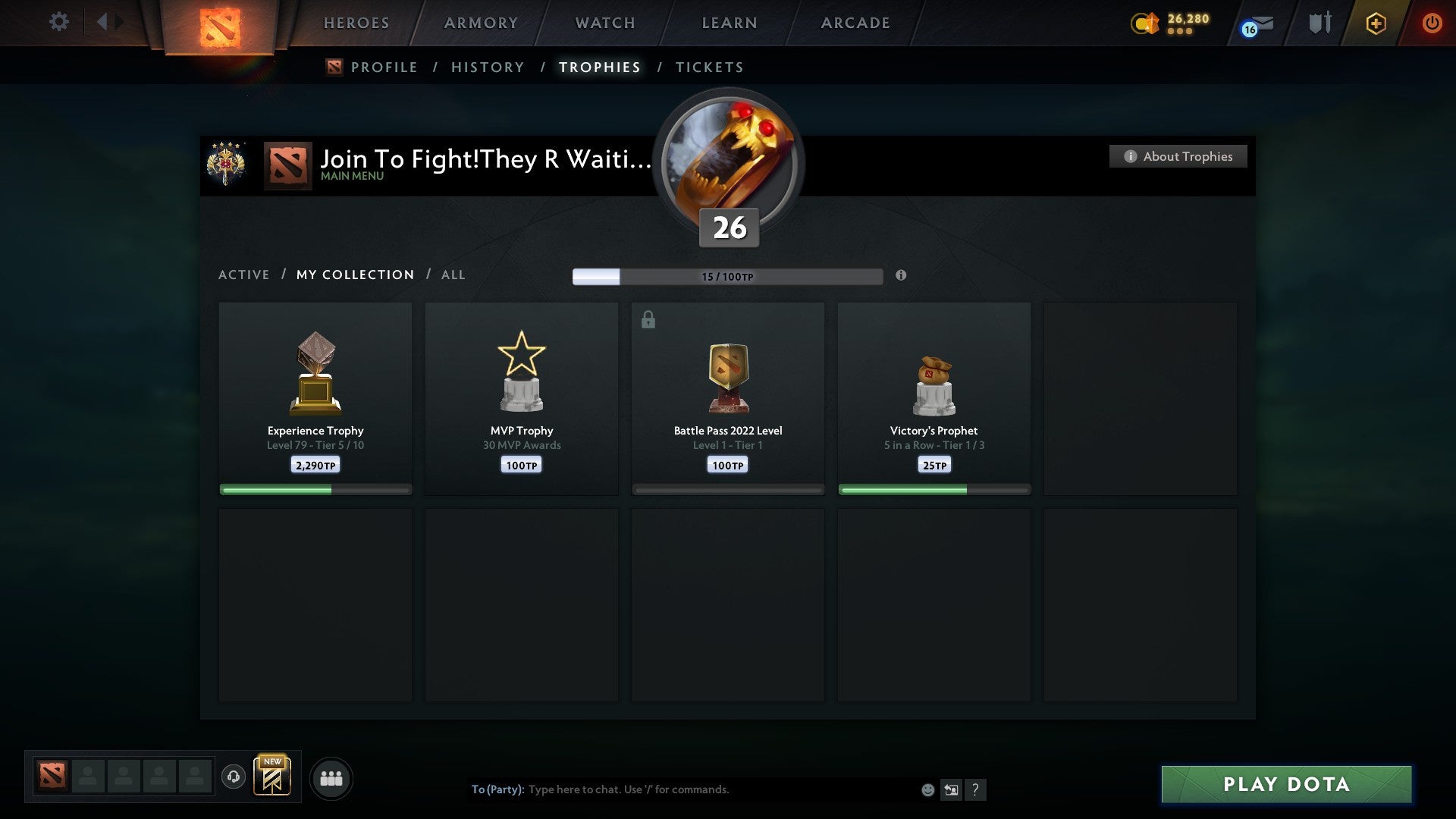Viewport: 1456px width, 819px height.
Task: Open the emoticon picker in chat
Action: click(927, 789)
